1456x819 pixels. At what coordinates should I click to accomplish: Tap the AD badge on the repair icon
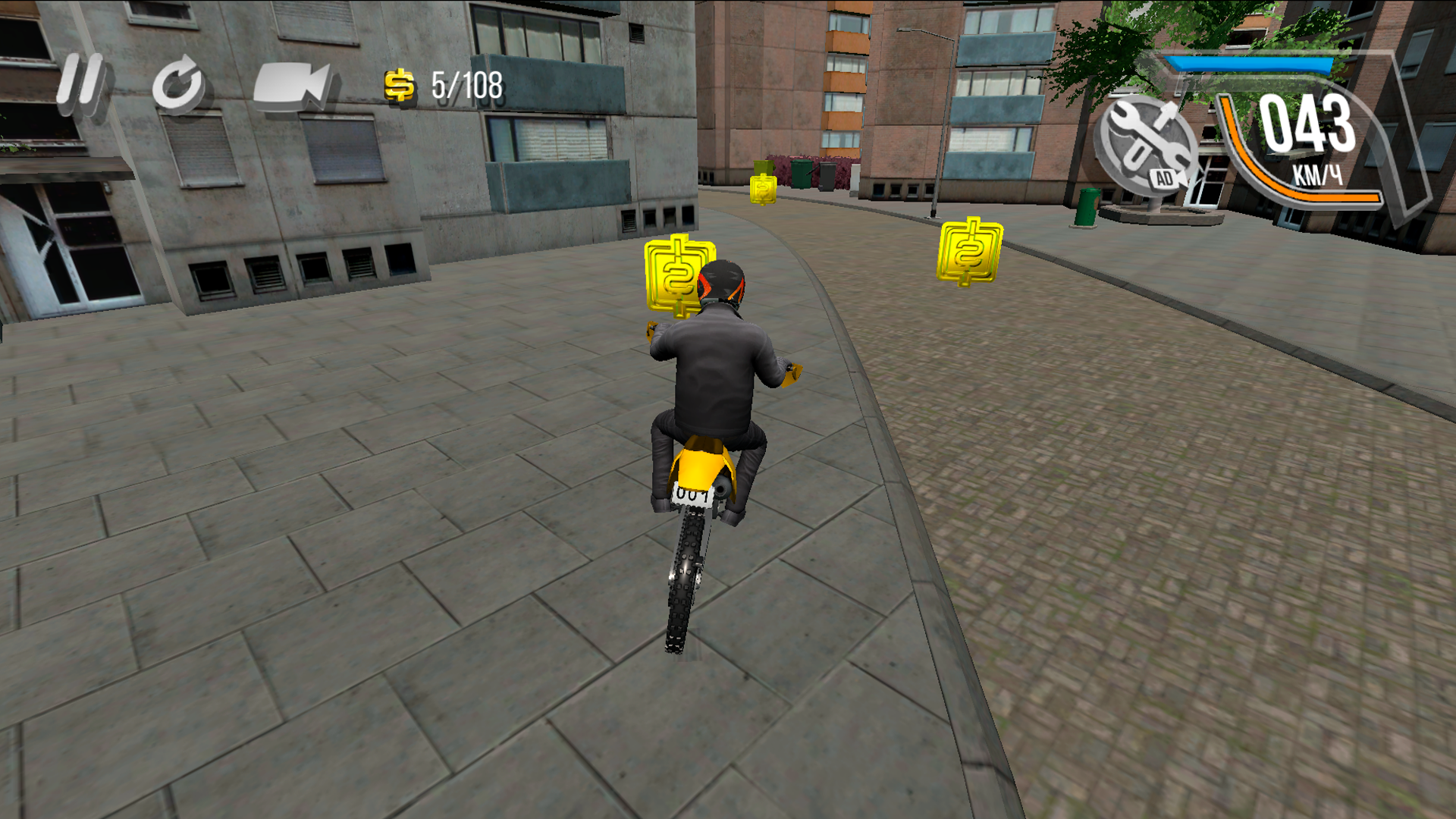coord(1163,180)
